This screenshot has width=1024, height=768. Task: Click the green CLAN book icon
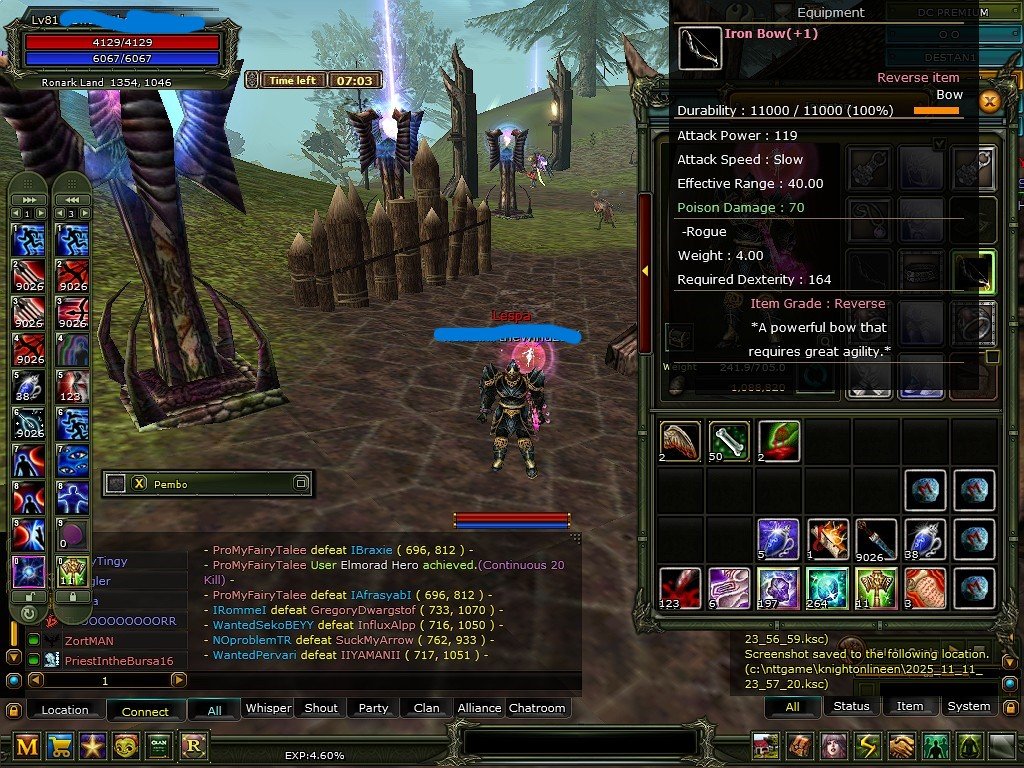[x=159, y=745]
